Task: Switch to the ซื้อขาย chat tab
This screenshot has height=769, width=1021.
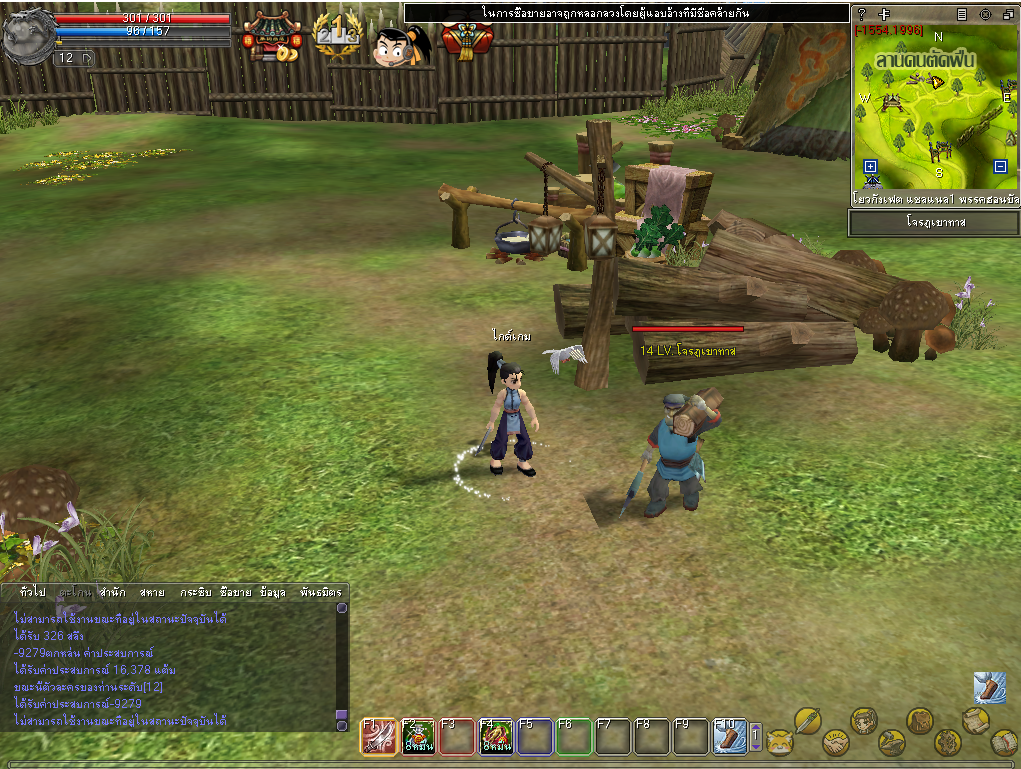Action: [x=236, y=592]
